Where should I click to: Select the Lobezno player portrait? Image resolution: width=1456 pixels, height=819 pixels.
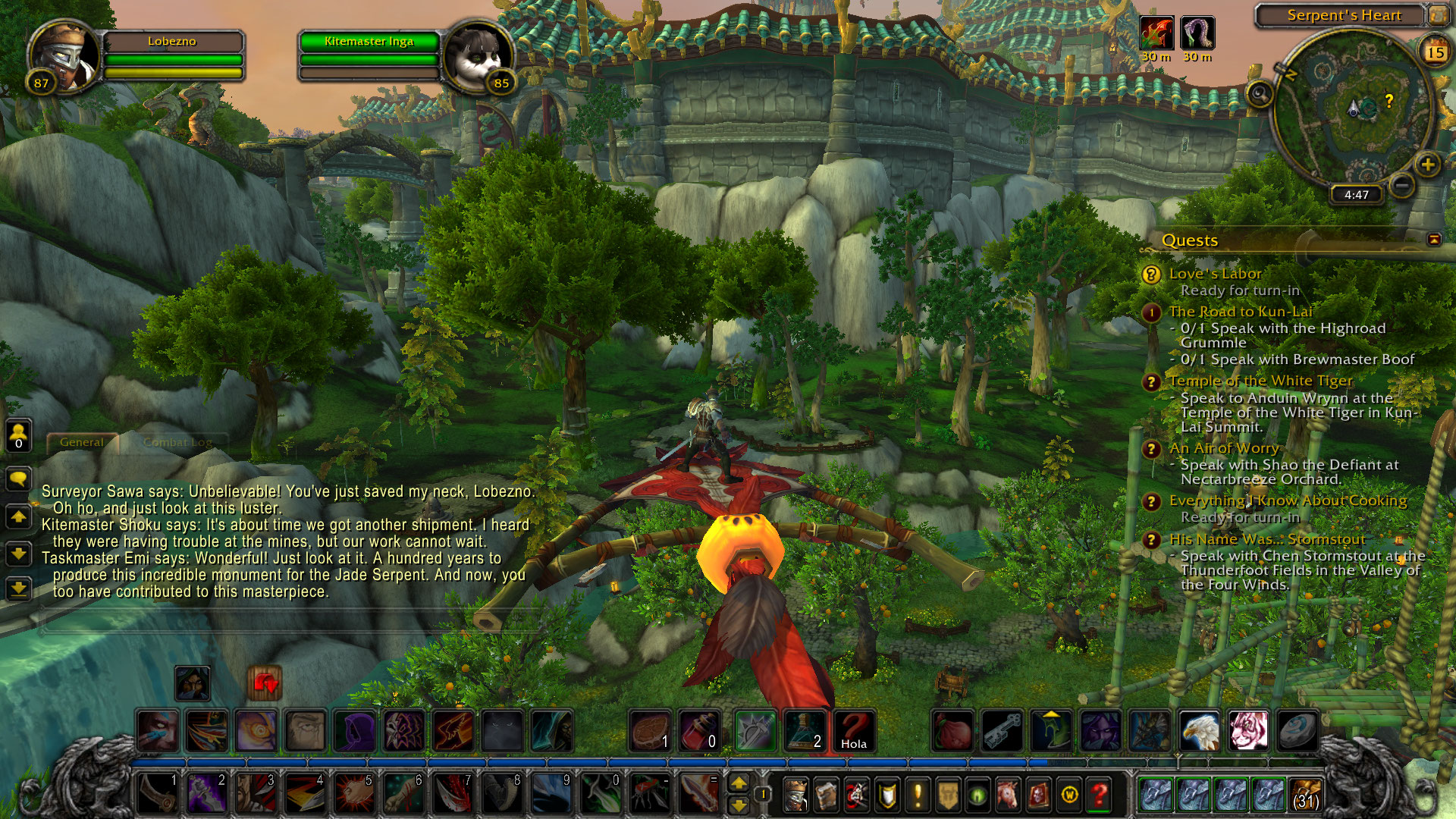(64, 56)
